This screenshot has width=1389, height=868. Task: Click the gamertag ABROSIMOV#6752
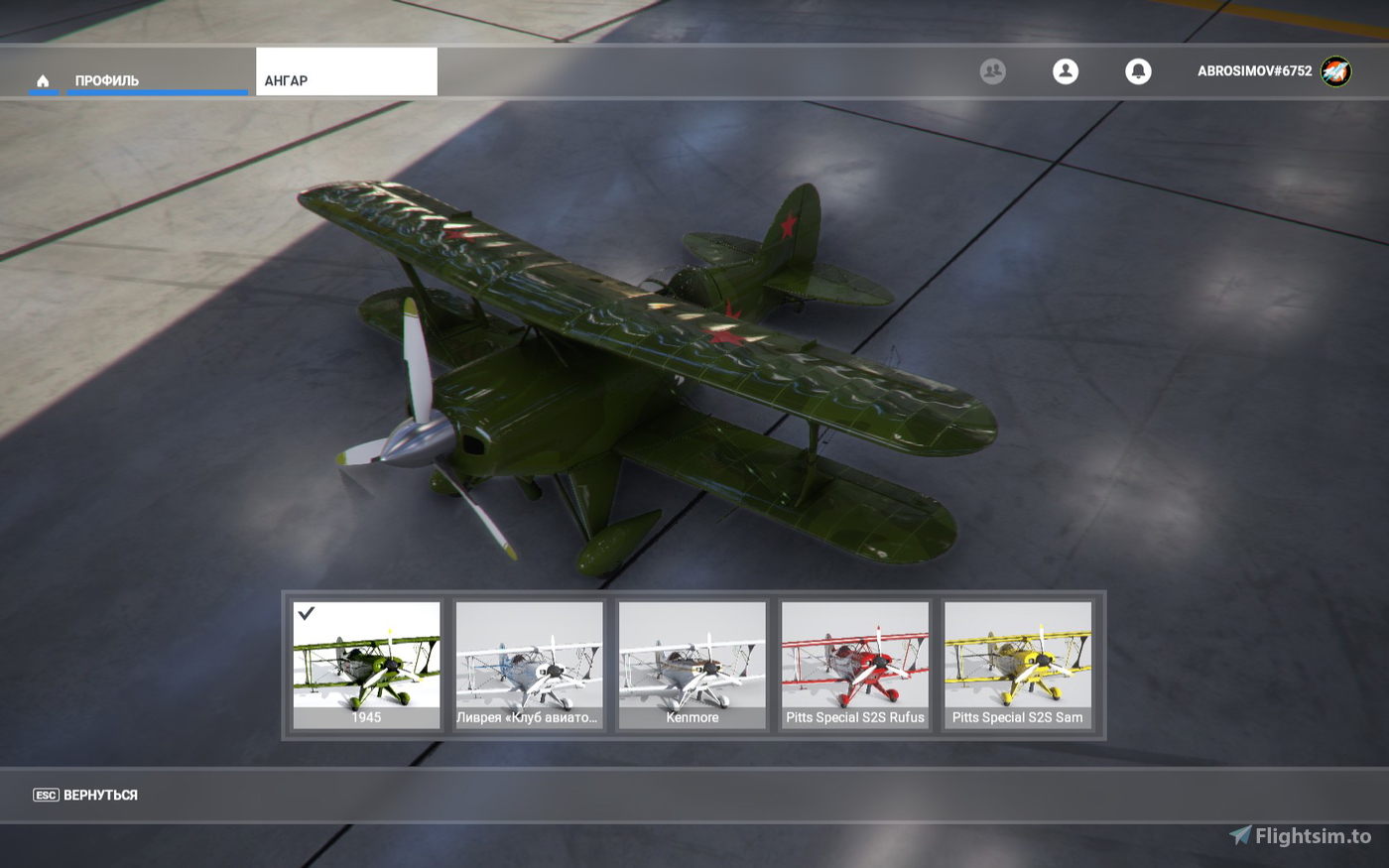coord(1253,70)
